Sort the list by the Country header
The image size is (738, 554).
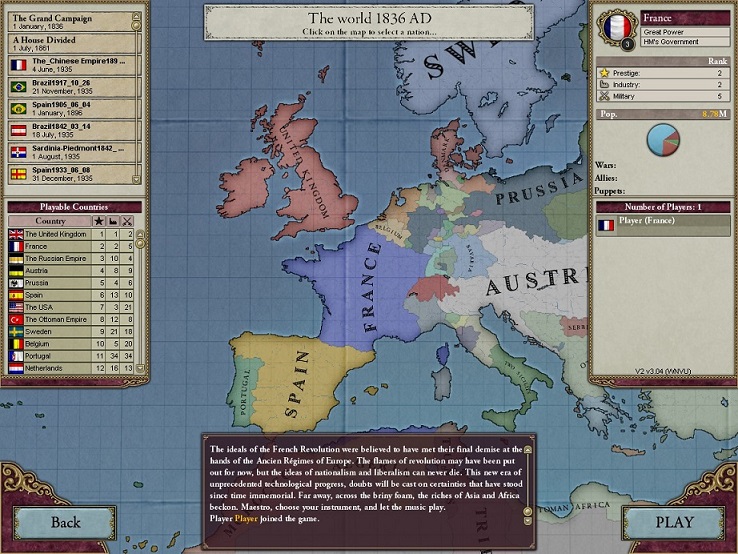tap(50, 220)
